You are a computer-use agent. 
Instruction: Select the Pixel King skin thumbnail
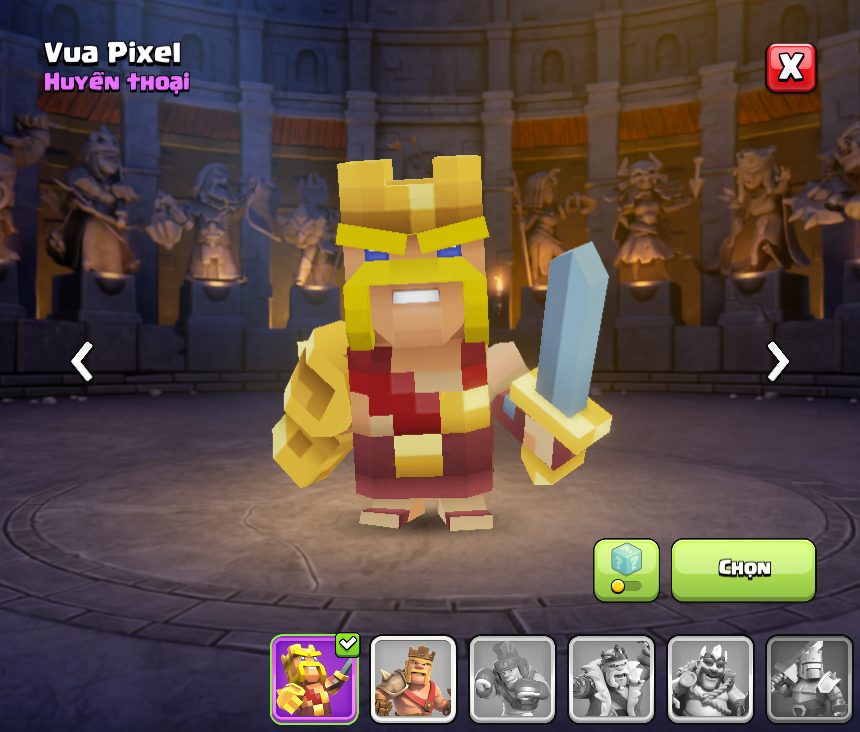314,678
